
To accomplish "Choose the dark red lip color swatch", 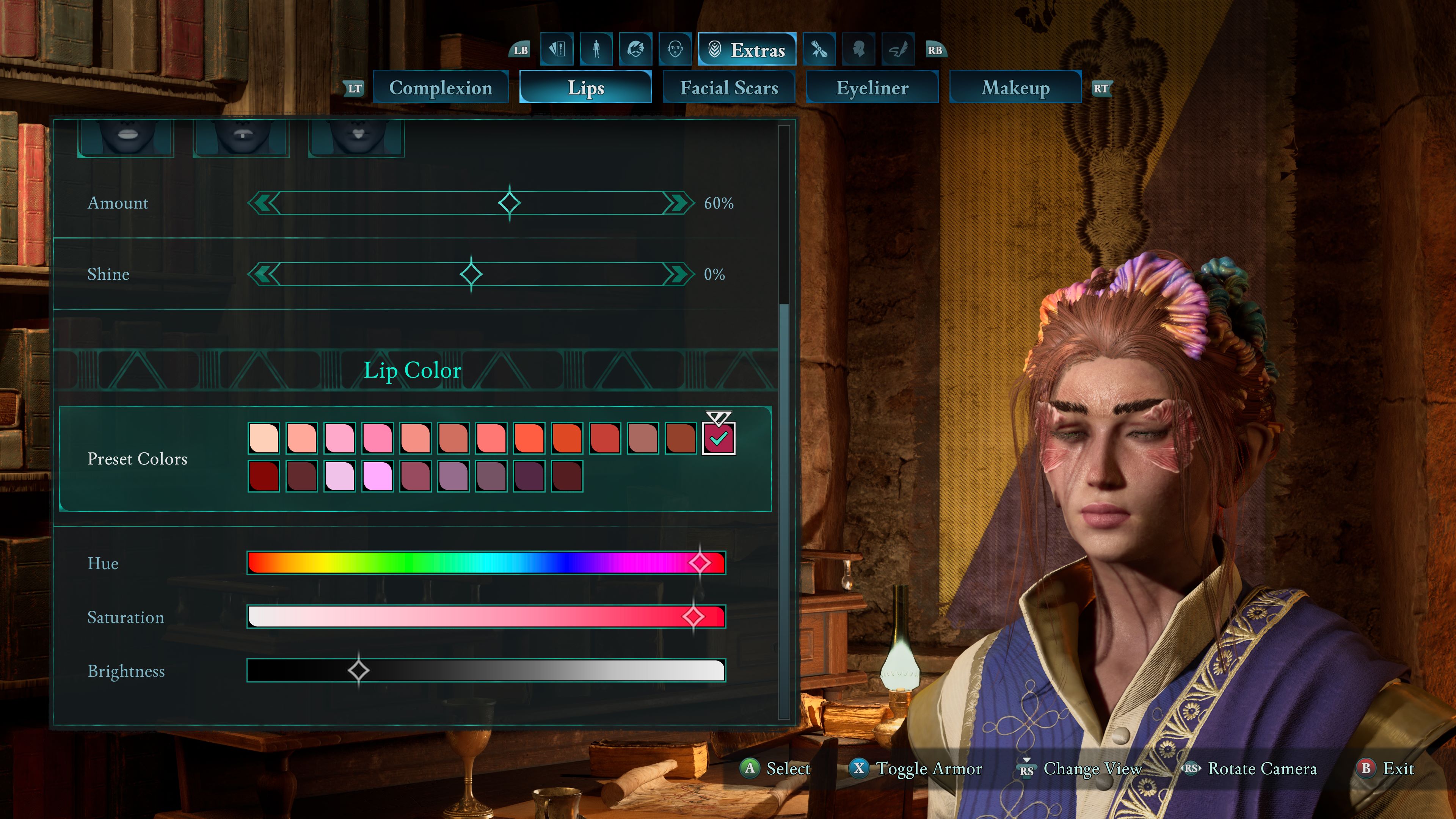I will click(264, 476).
